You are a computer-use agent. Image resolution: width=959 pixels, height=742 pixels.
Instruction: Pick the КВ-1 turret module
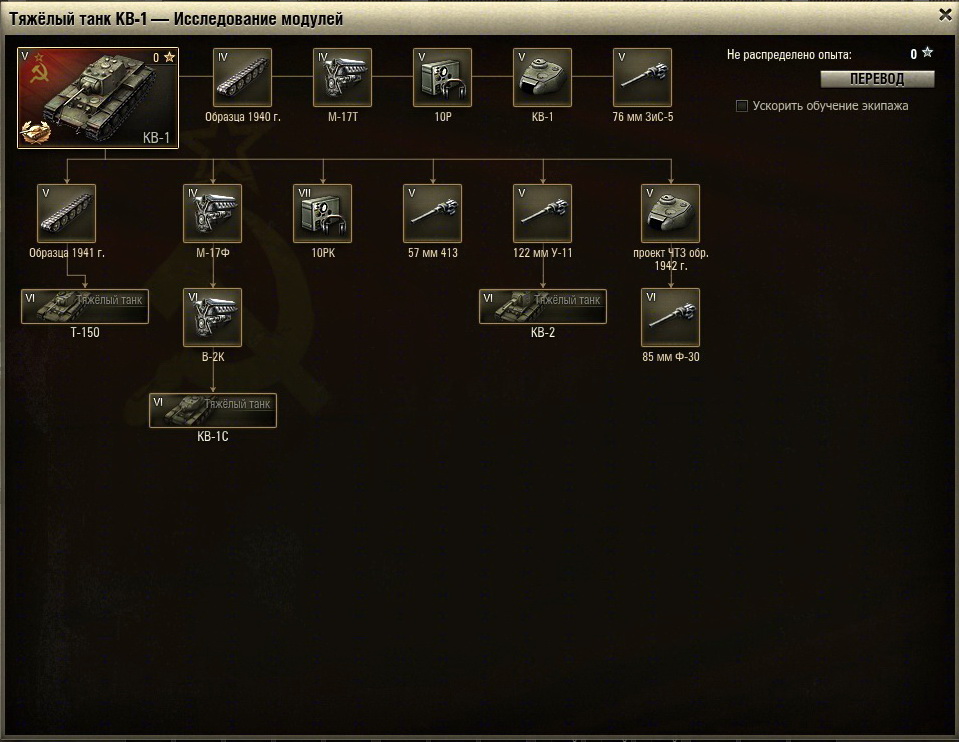(x=542, y=77)
